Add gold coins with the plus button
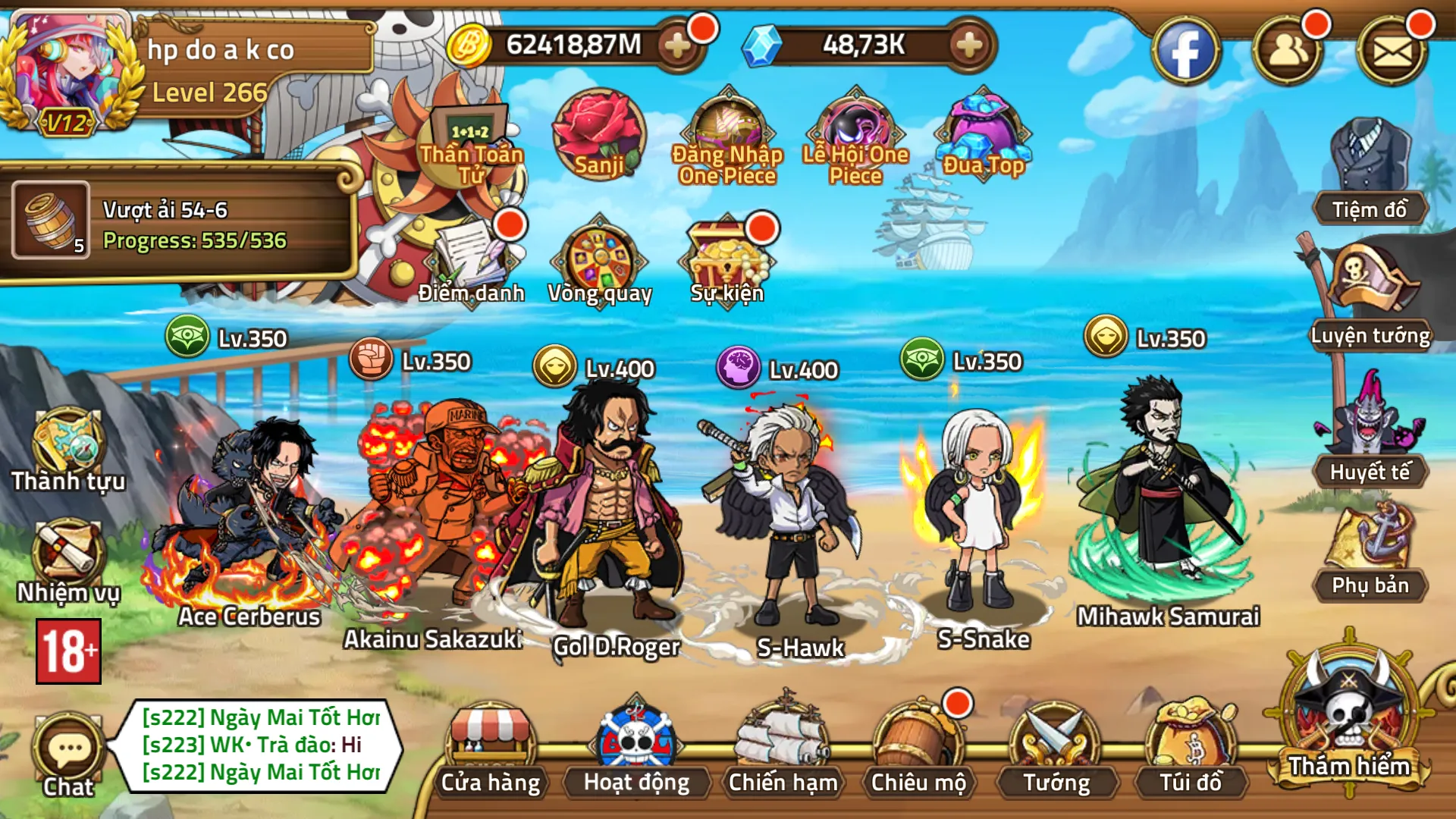Screen dimensions: 1456x819 click(677, 45)
